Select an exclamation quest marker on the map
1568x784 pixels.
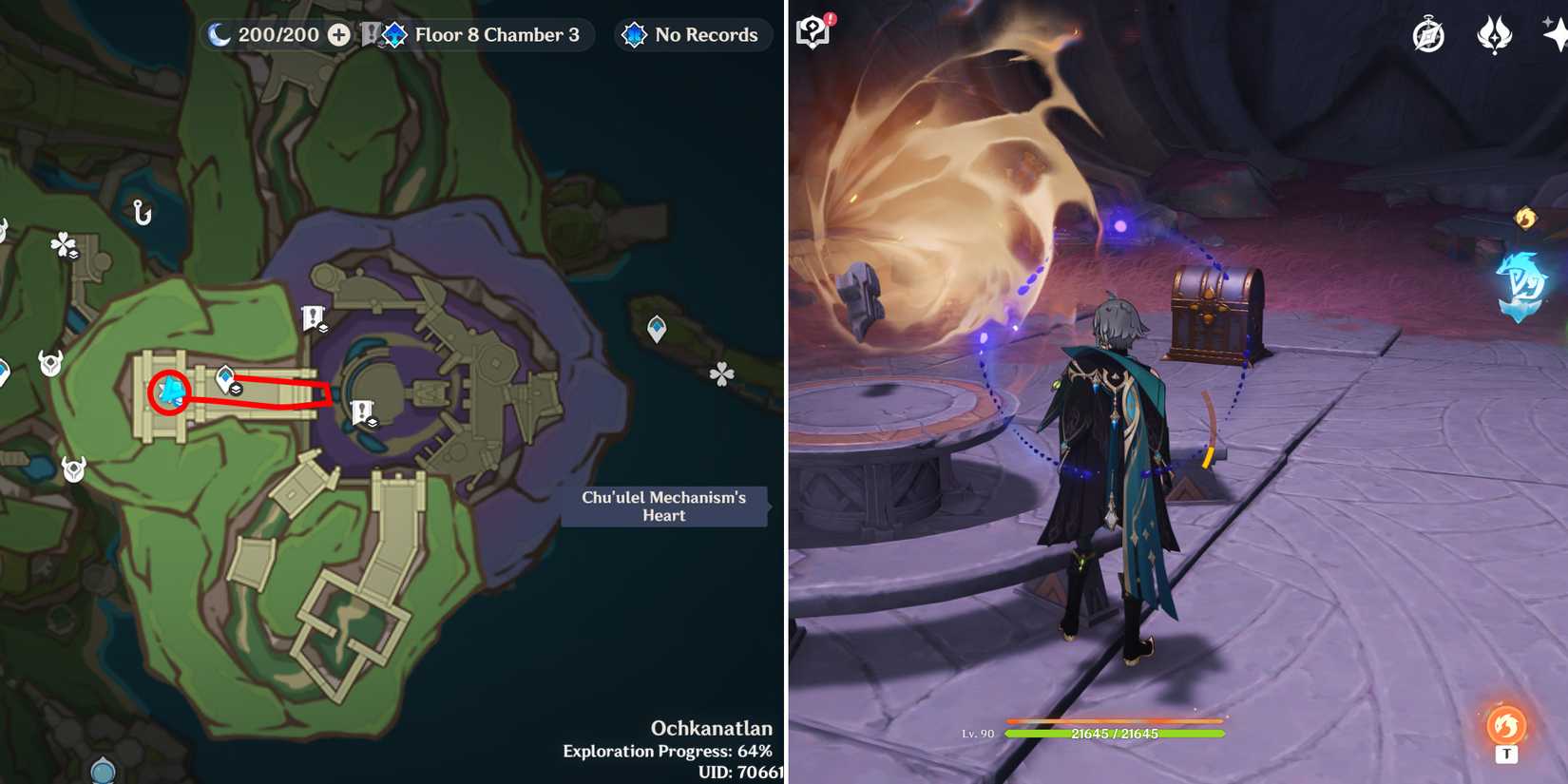coord(314,314)
